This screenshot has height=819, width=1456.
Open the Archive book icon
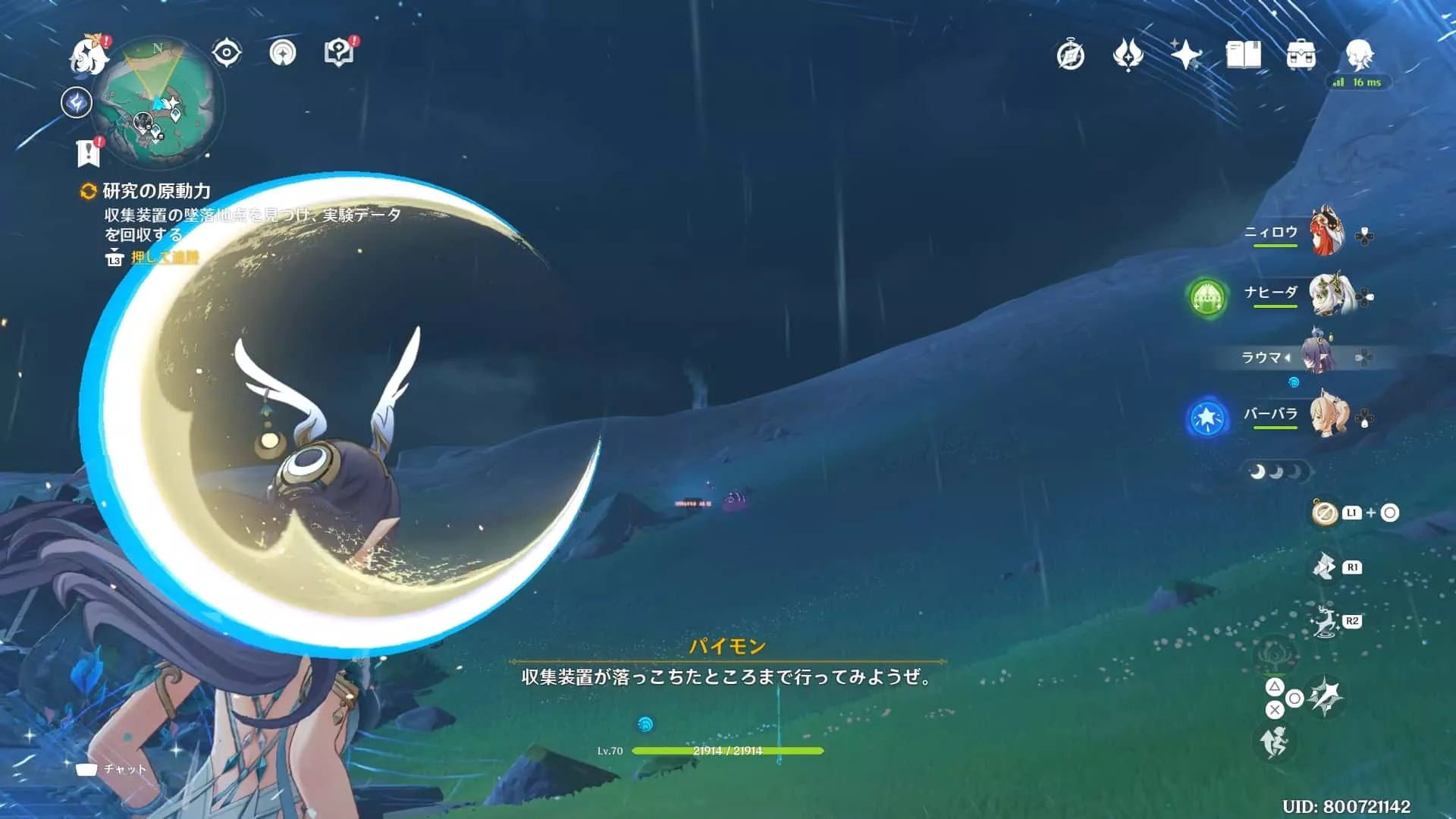click(1244, 55)
